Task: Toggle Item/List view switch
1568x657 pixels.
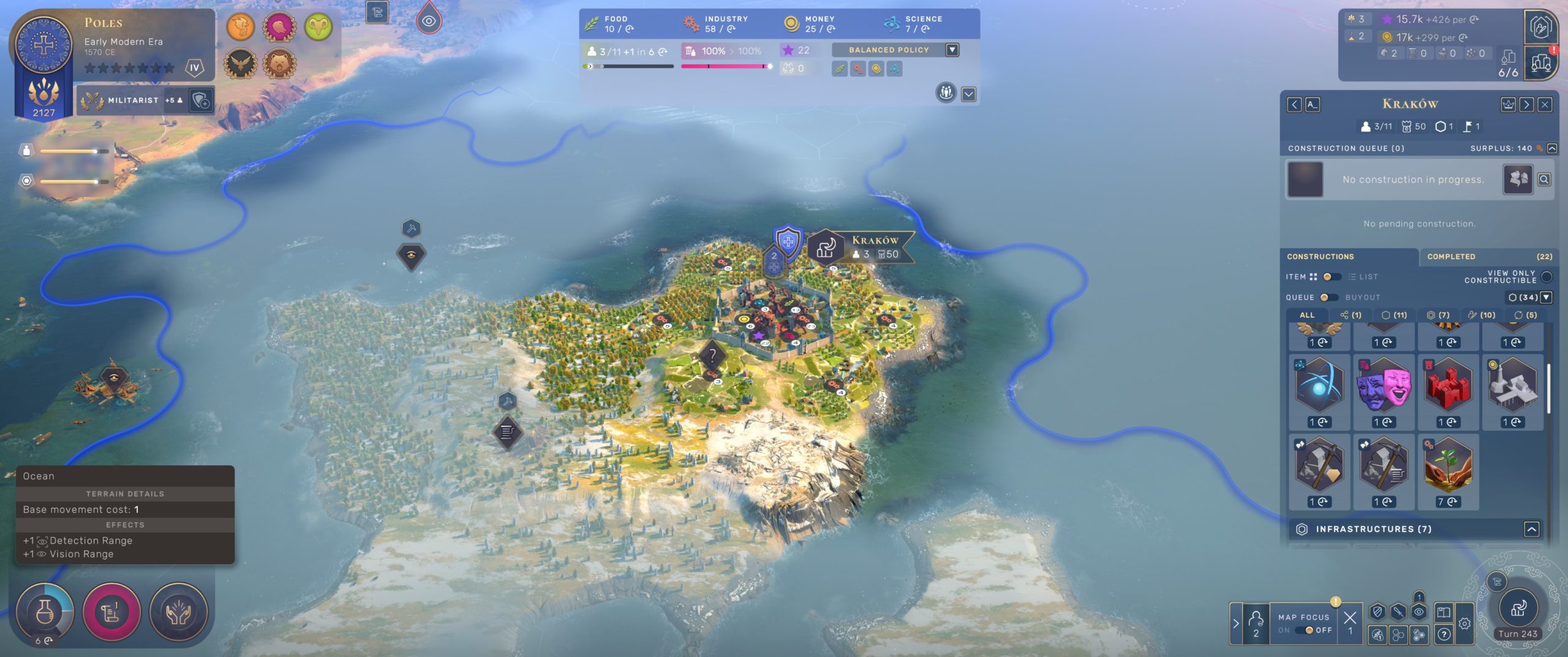Action: 1331,277
